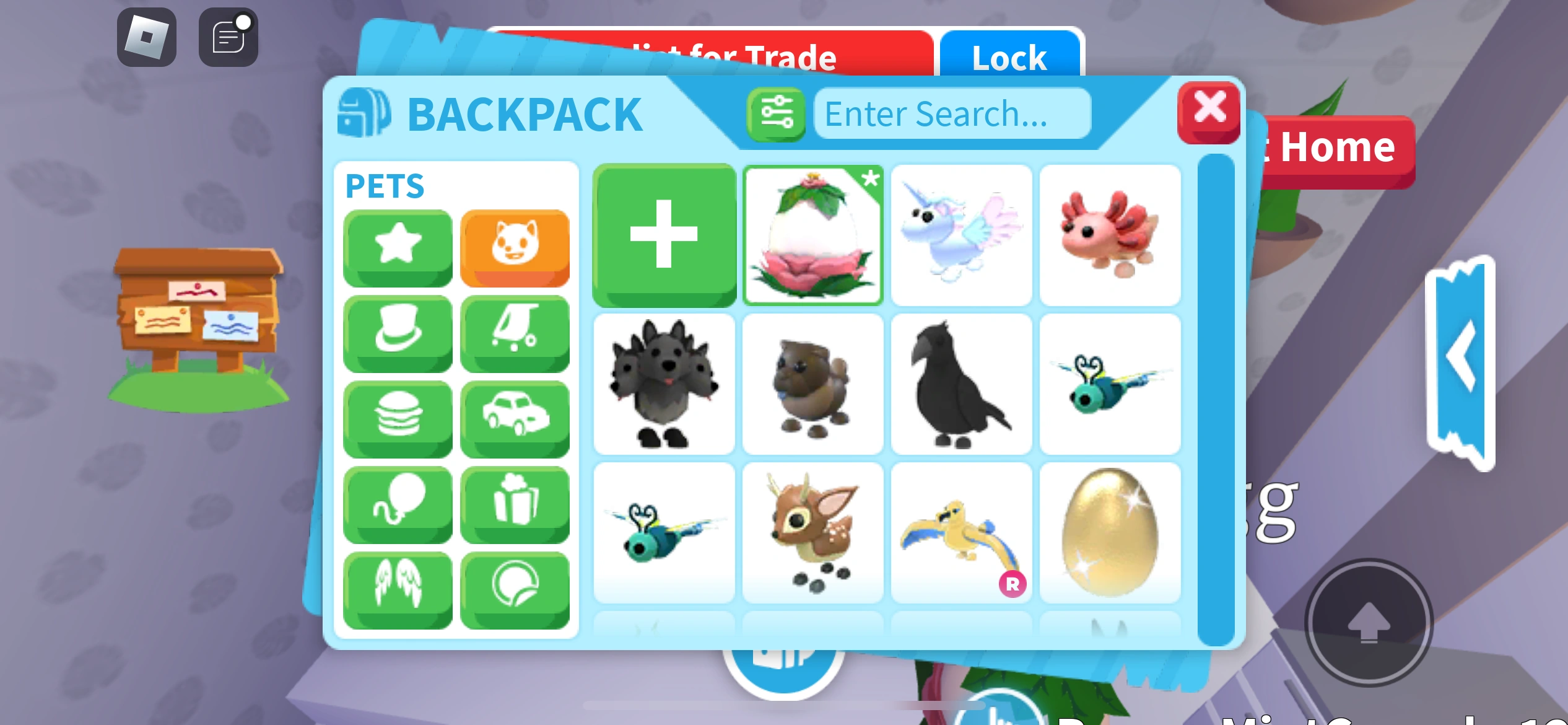Open the stickers category filter
Screen dimensions: 1568x725
point(516,587)
